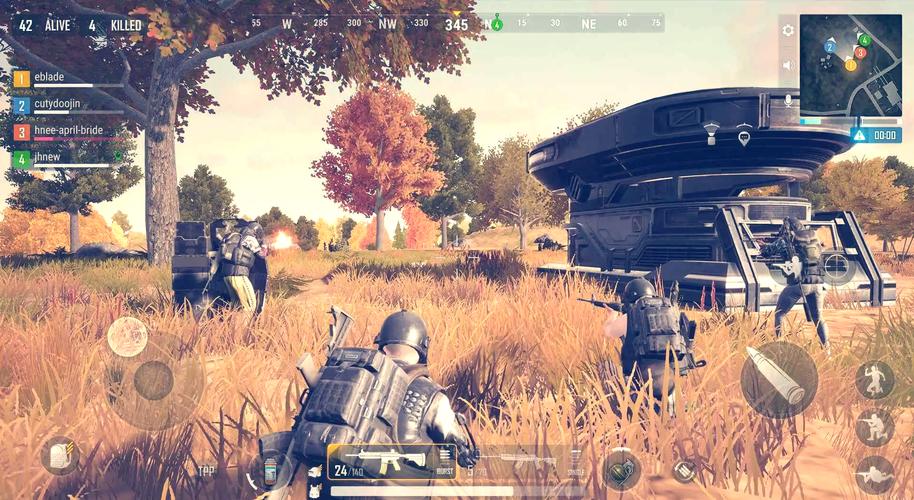Image resolution: width=914 pixels, height=500 pixels.
Task: Toggle the speaker sound icon
Action: point(788,65)
